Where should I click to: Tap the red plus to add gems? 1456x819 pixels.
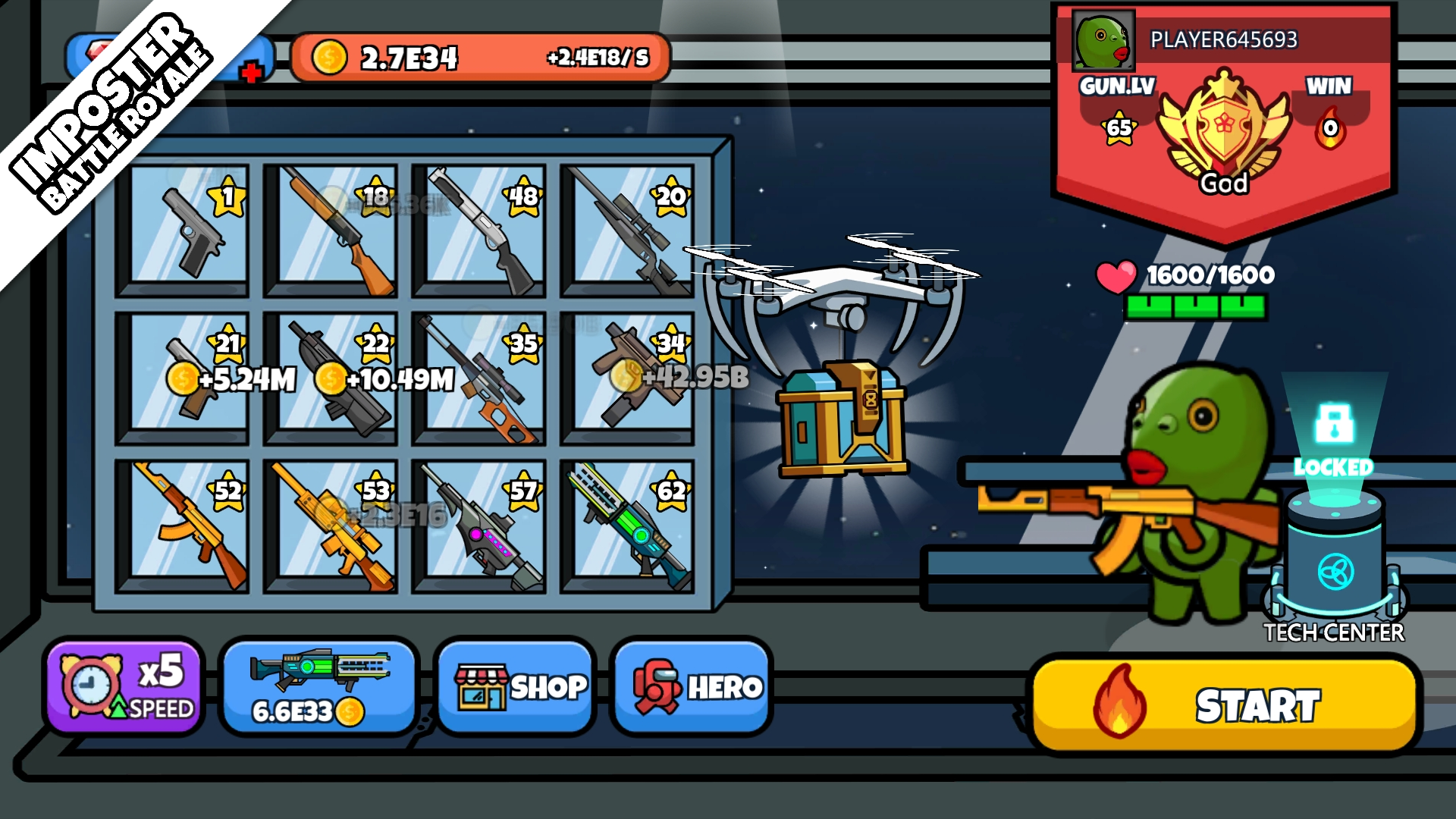coord(250,72)
